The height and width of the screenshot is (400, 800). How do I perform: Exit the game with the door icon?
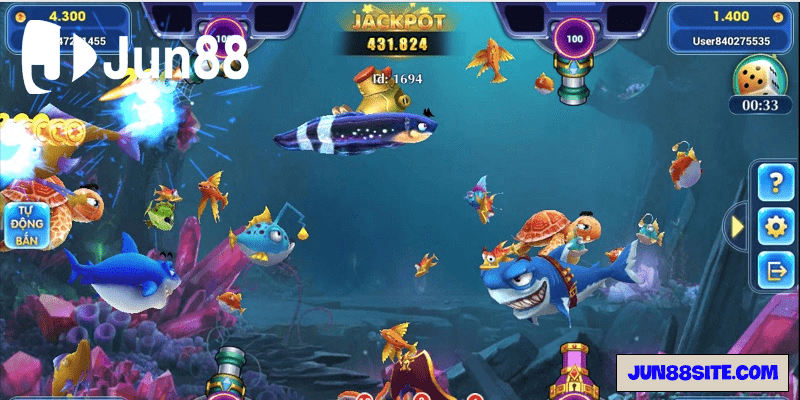(x=775, y=269)
